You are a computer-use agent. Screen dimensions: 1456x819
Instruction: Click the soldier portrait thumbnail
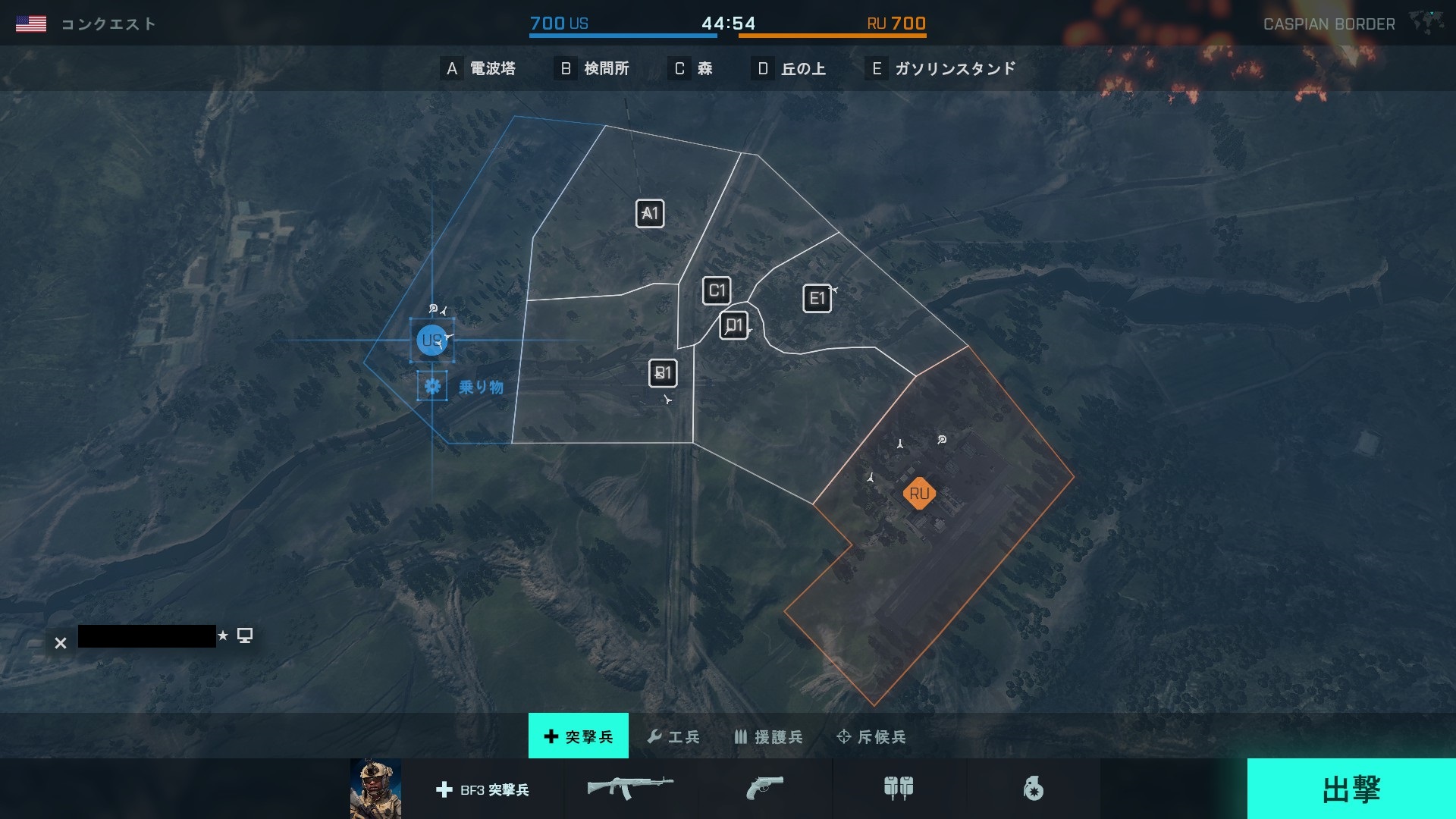coord(375,789)
